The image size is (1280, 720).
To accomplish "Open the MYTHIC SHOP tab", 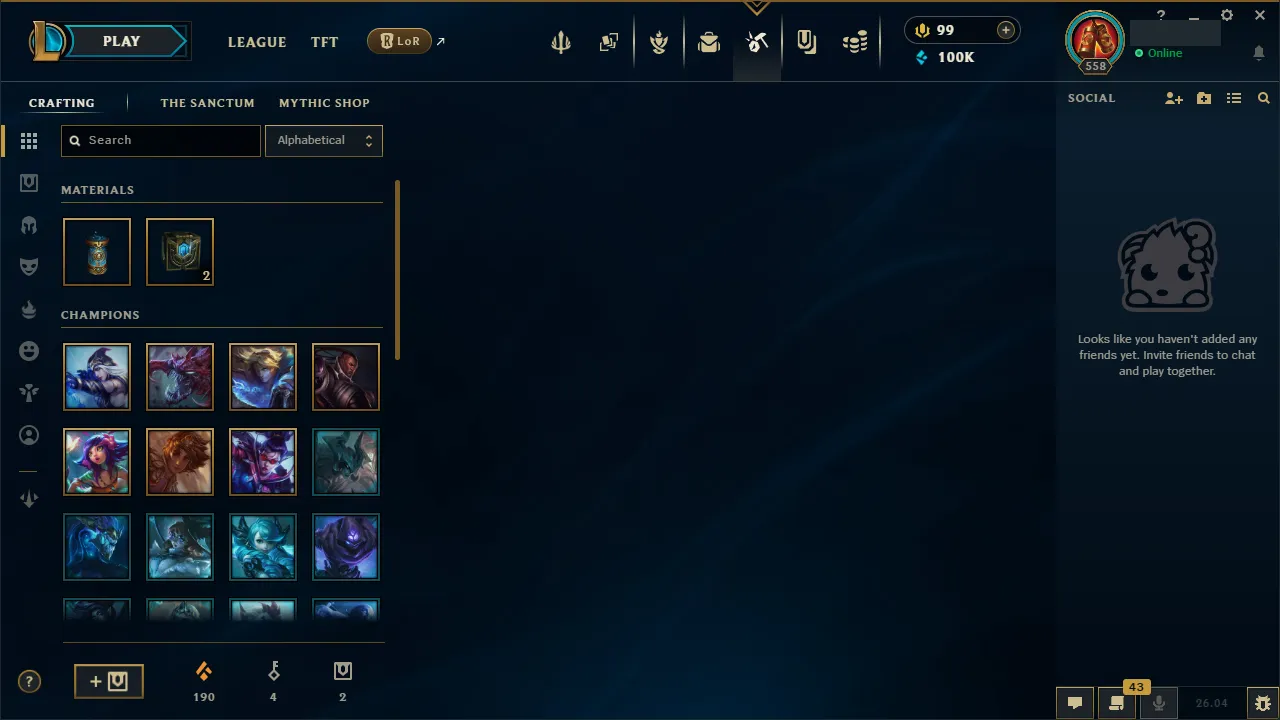I will [324, 103].
